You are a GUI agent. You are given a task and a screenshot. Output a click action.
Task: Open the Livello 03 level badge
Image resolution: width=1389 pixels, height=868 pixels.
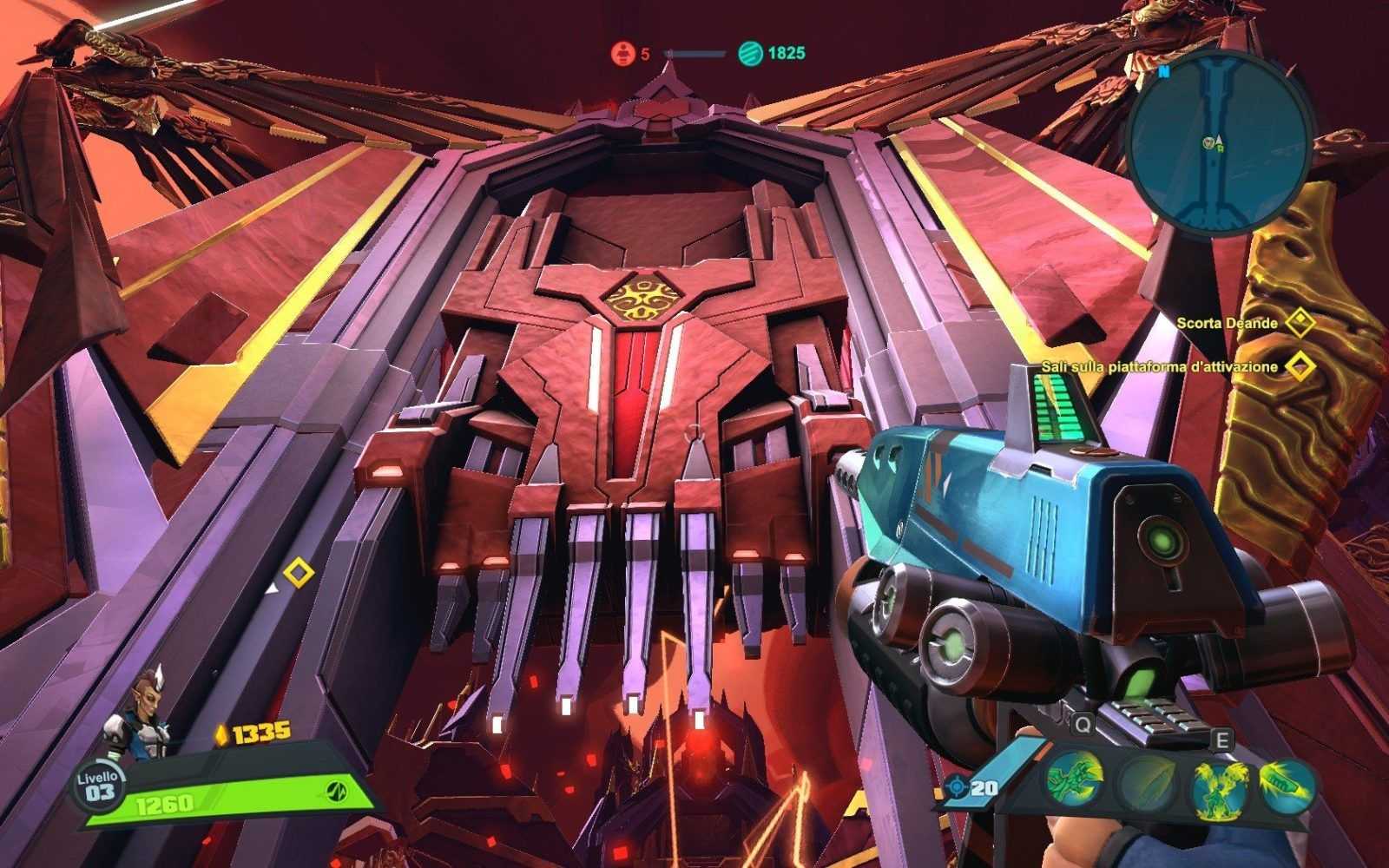click(x=99, y=787)
